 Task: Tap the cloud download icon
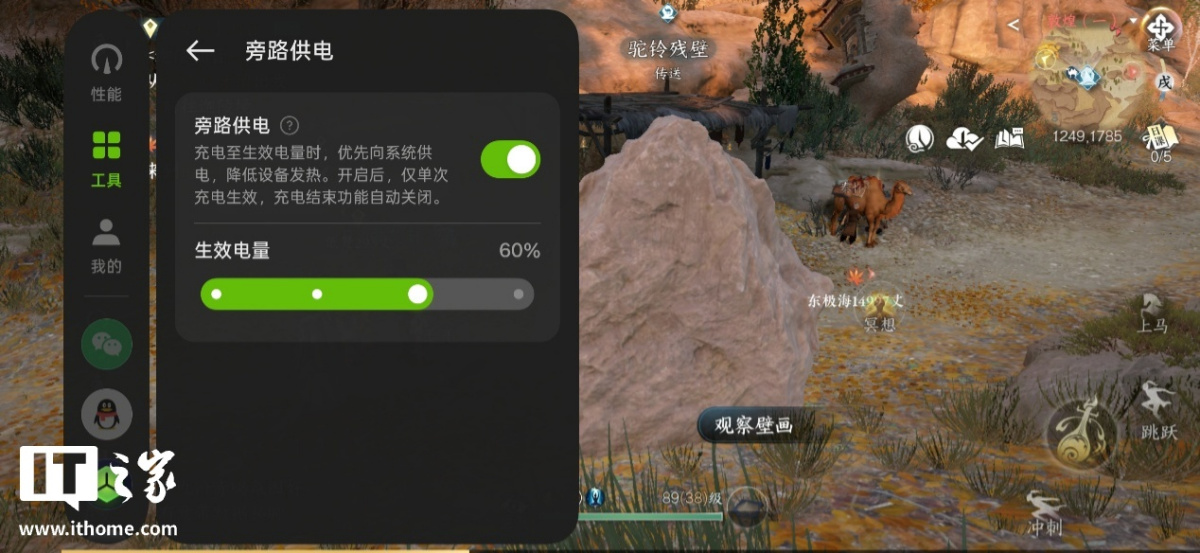click(x=965, y=139)
